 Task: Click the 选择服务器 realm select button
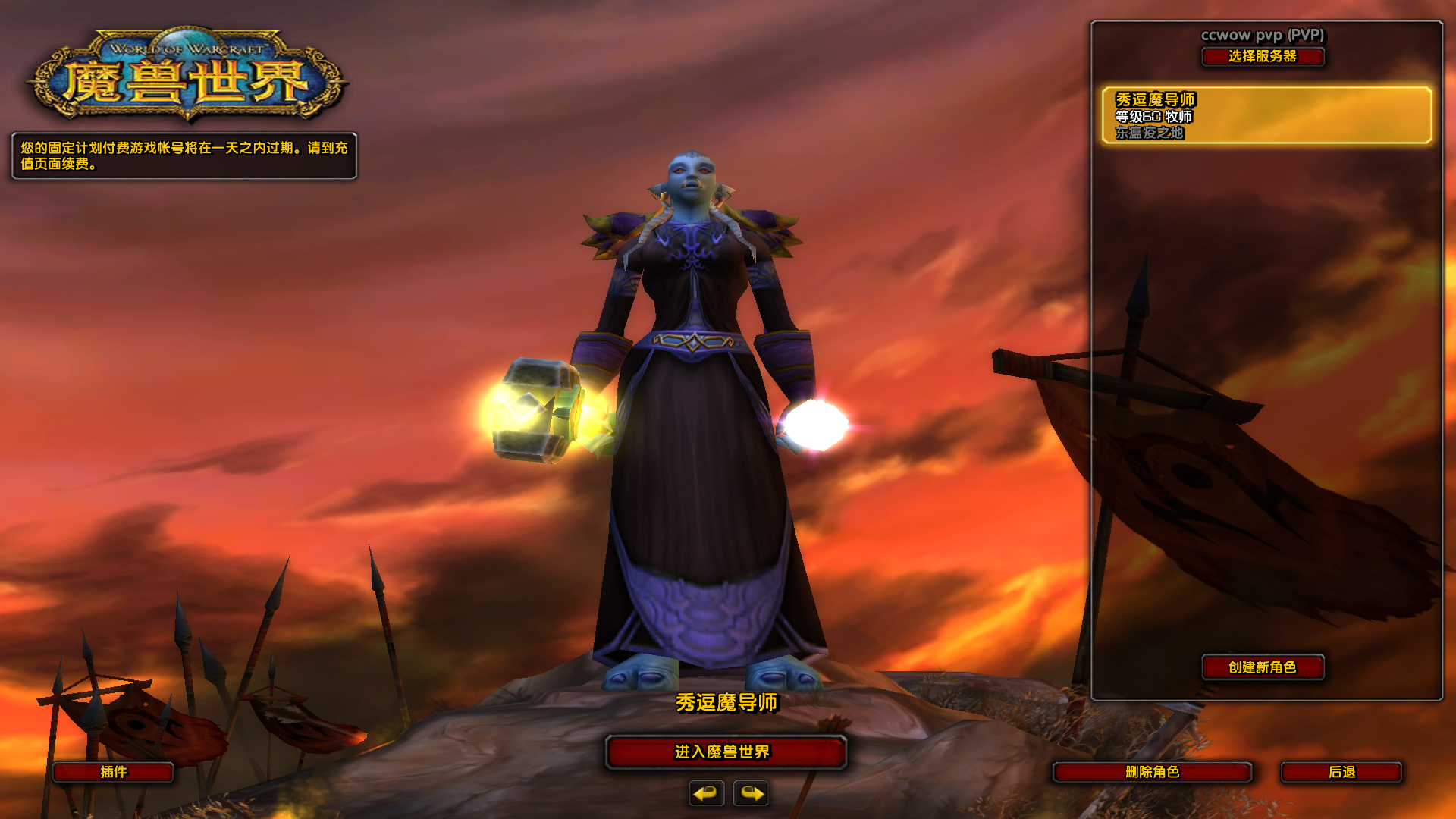[1263, 57]
